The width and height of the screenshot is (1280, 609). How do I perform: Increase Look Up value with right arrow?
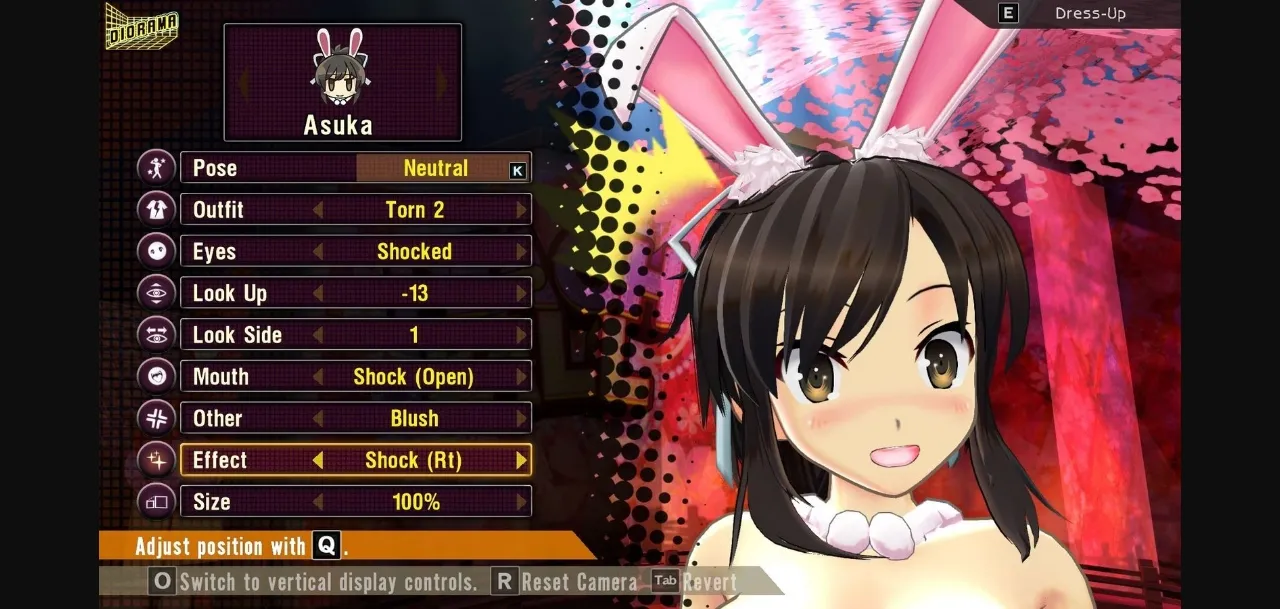pyautogui.click(x=521, y=293)
